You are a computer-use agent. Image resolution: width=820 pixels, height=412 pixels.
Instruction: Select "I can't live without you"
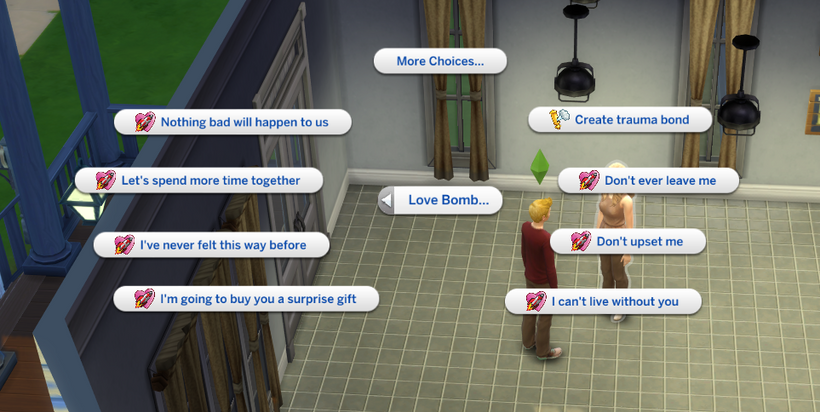pyautogui.click(x=602, y=301)
